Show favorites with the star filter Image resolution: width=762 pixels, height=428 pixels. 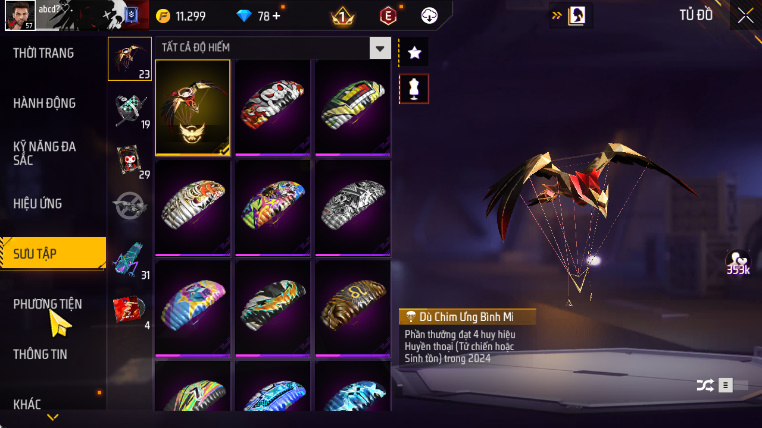coord(414,51)
